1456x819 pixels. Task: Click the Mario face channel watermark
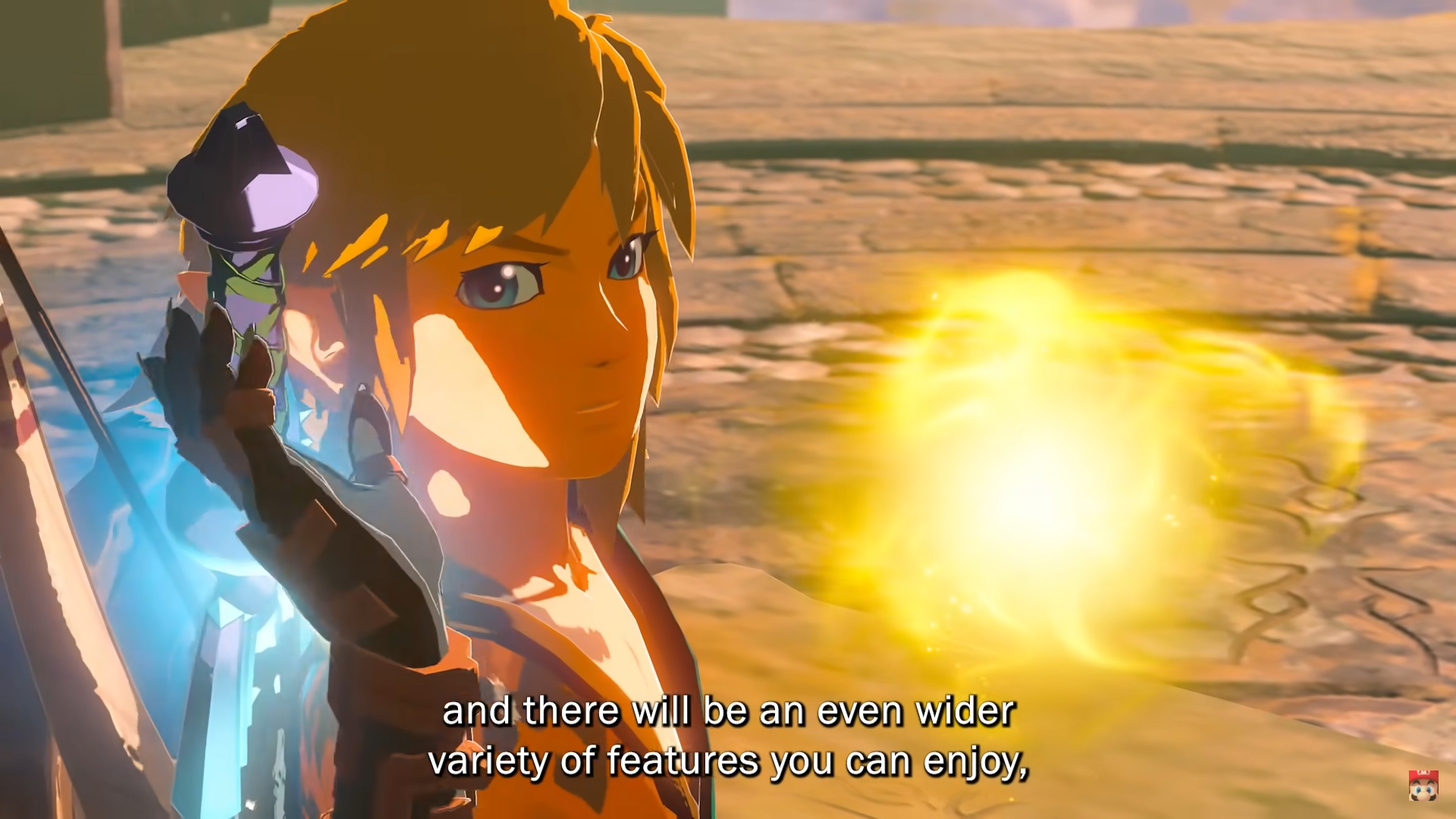[x=1423, y=786]
